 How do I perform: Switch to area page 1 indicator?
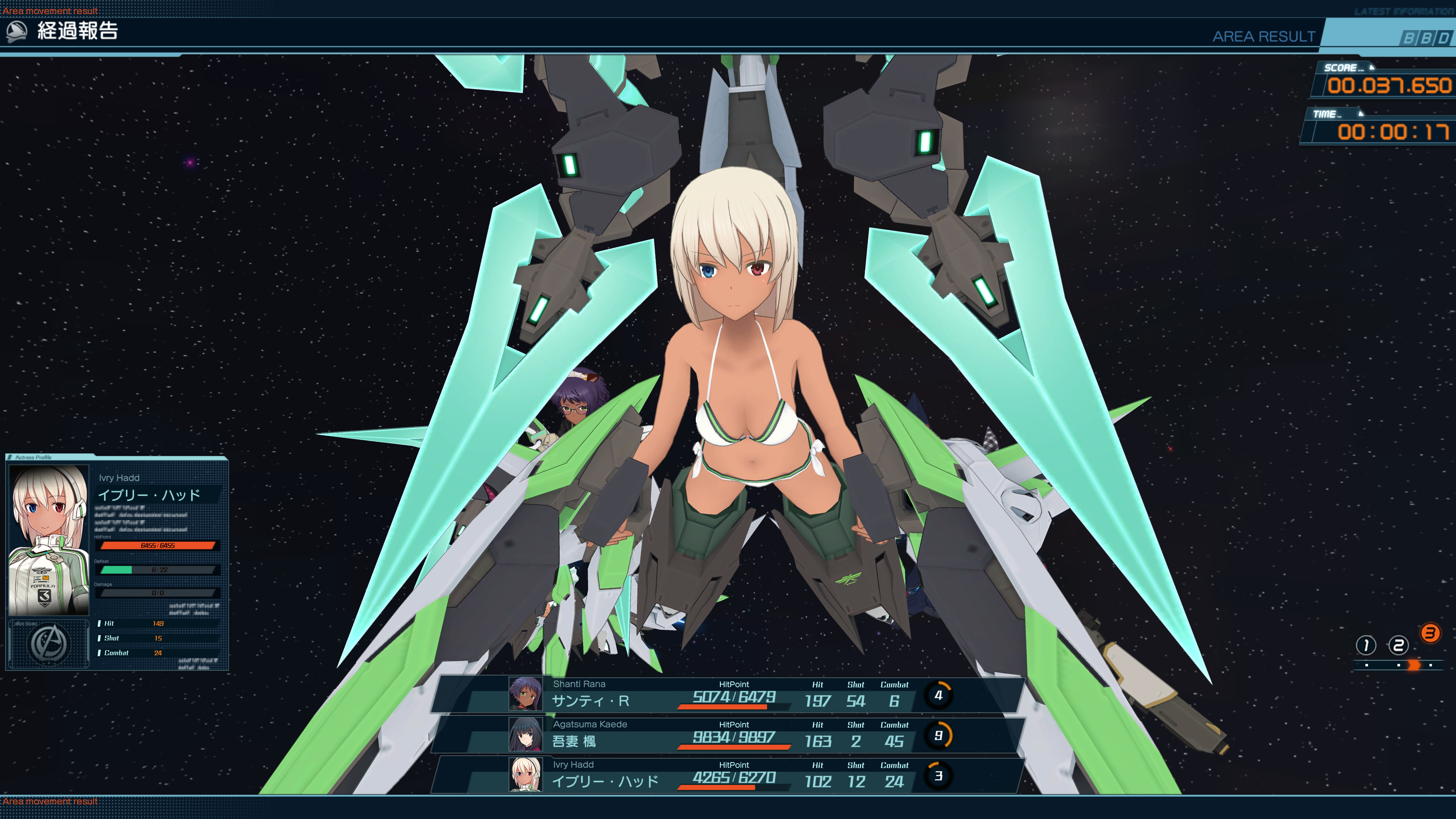1365,645
